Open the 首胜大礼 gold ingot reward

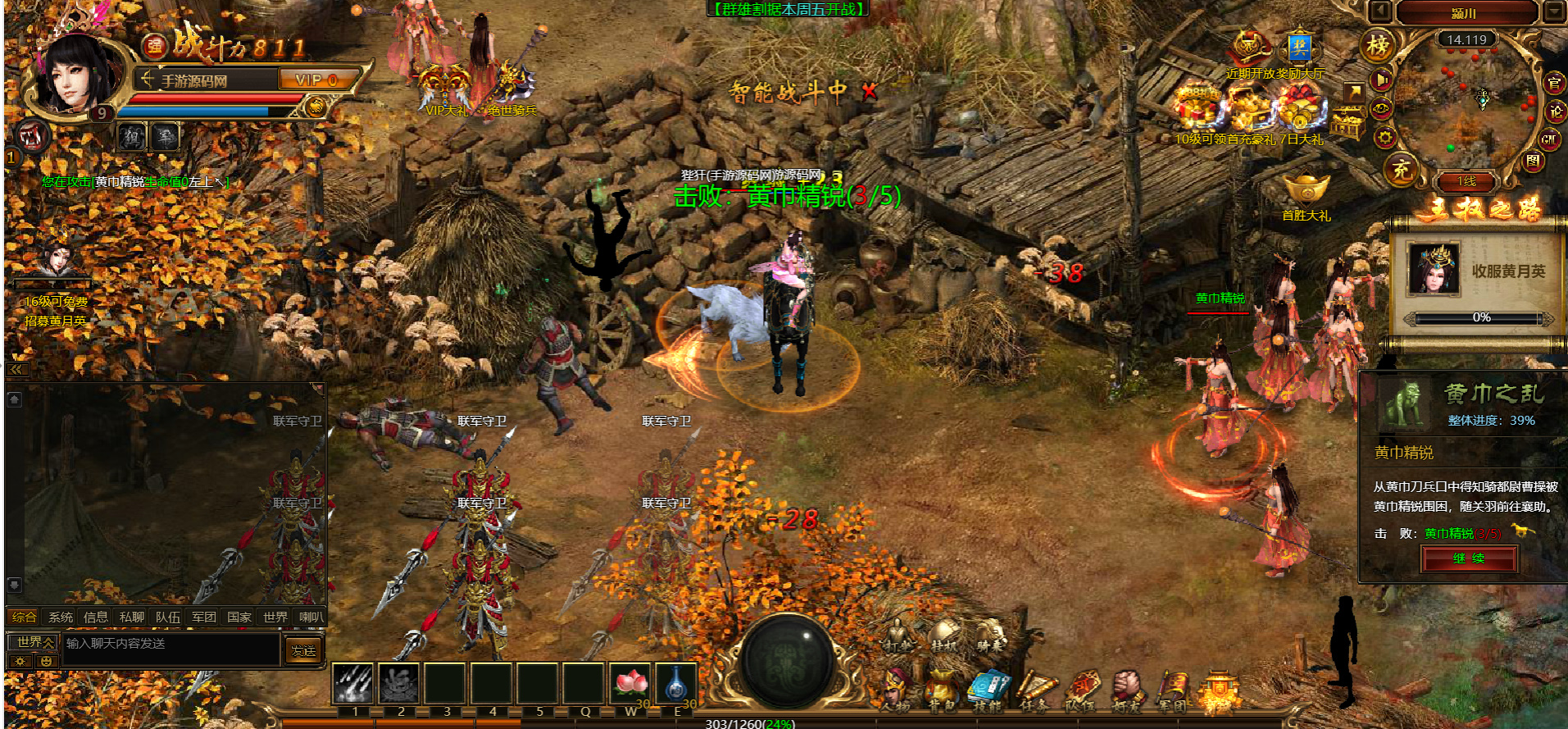(x=1306, y=190)
